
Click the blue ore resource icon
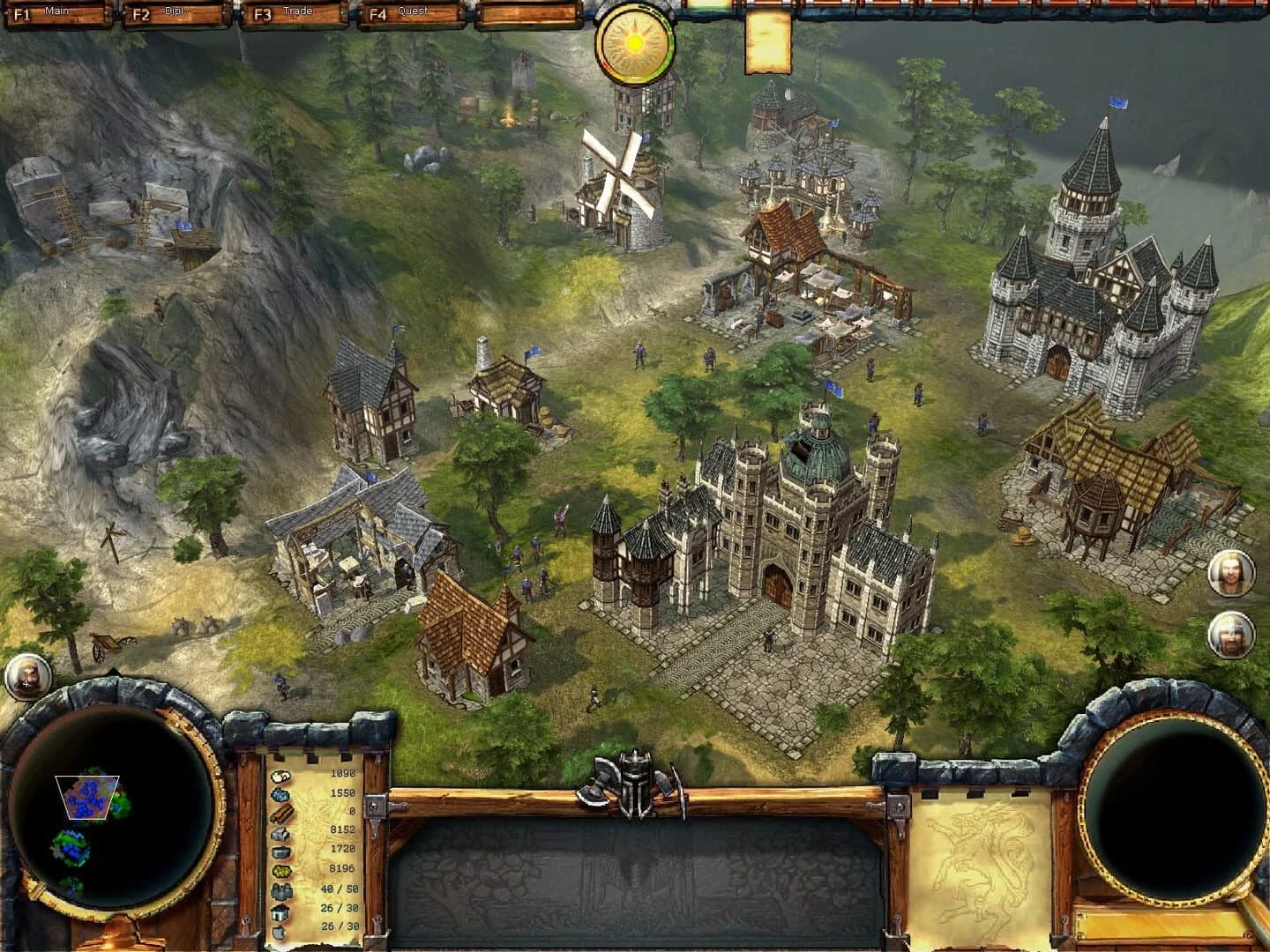click(280, 795)
